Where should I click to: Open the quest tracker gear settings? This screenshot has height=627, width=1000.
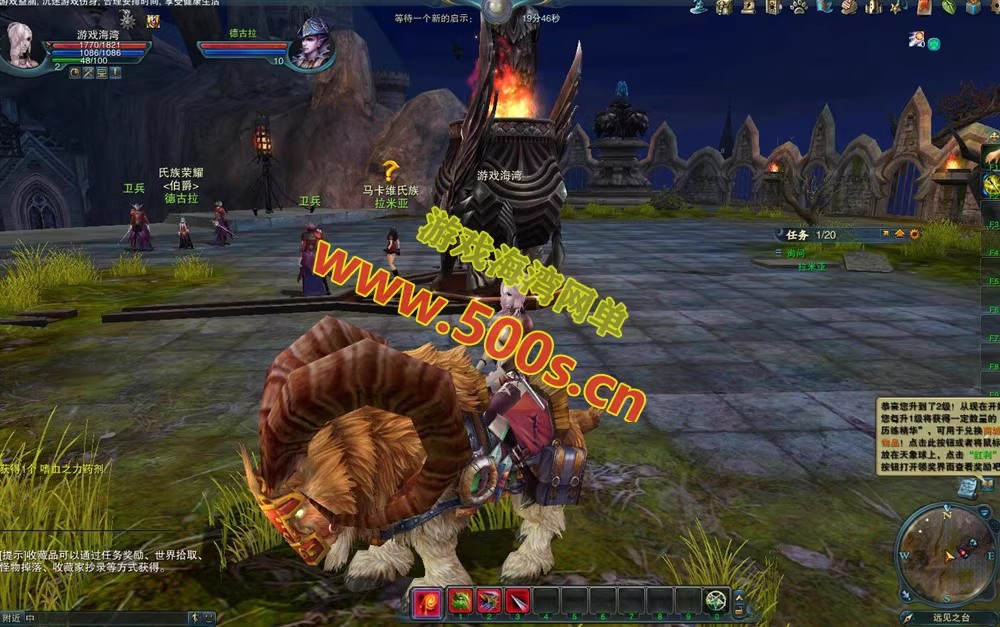(900, 234)
